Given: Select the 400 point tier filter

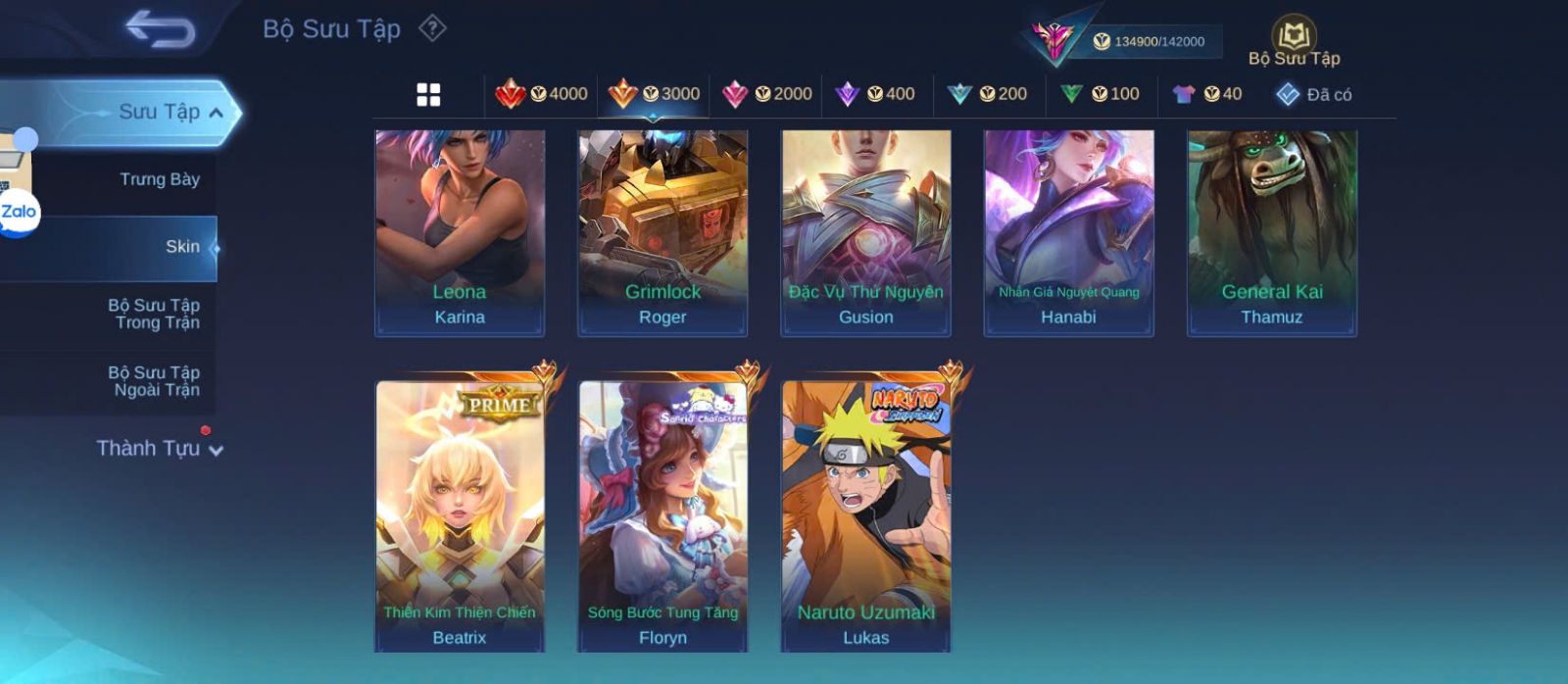Looking at the screenshot, I should pos(875,94).
